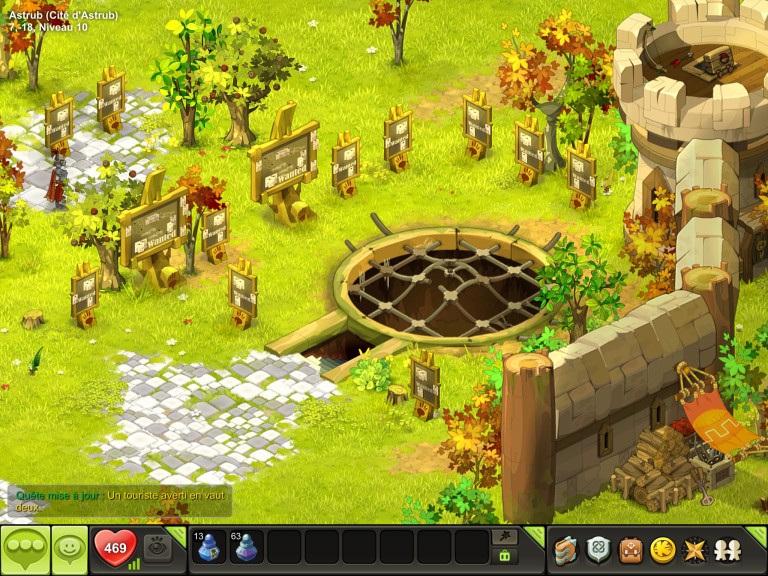Screen dimensions: 768x576
Task: Open the gold kama coin marketplace icon
Action: pos(662,549)
